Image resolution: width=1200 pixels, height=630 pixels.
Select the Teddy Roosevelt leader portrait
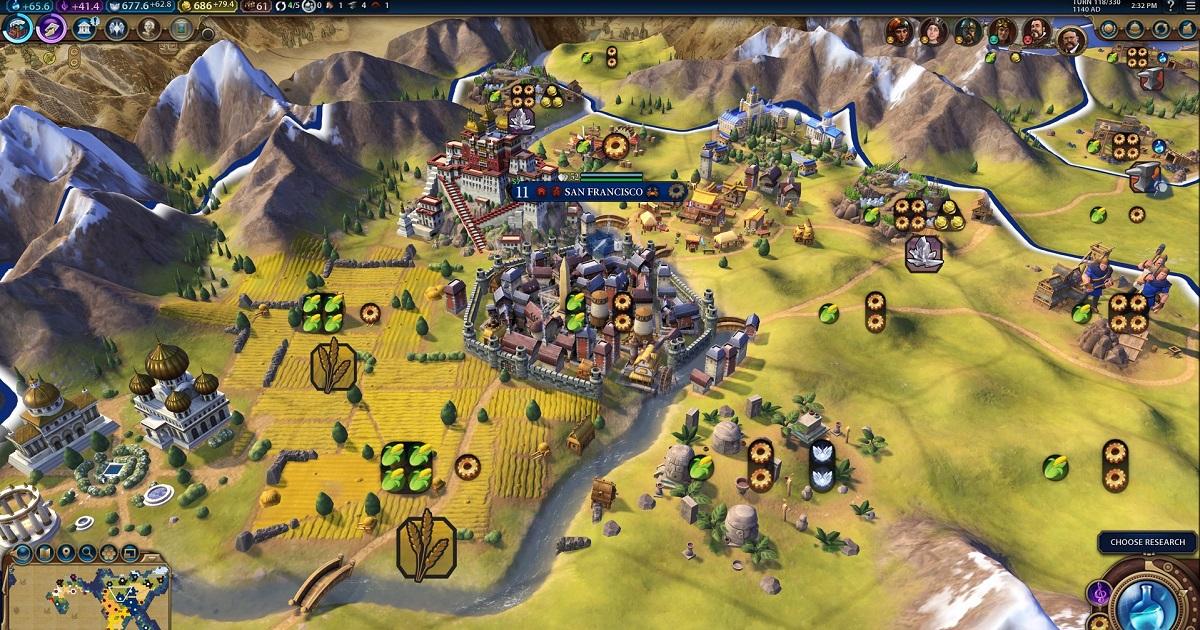[1070, 40]
